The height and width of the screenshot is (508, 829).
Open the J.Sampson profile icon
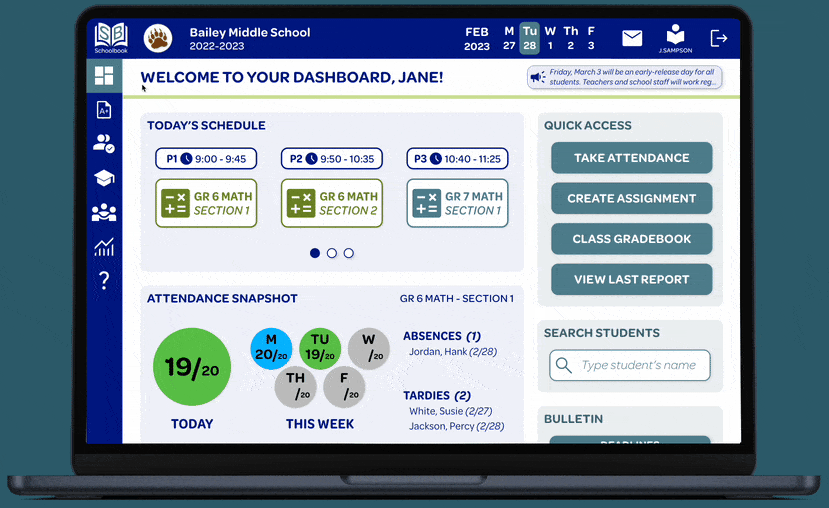pos(675,37)
